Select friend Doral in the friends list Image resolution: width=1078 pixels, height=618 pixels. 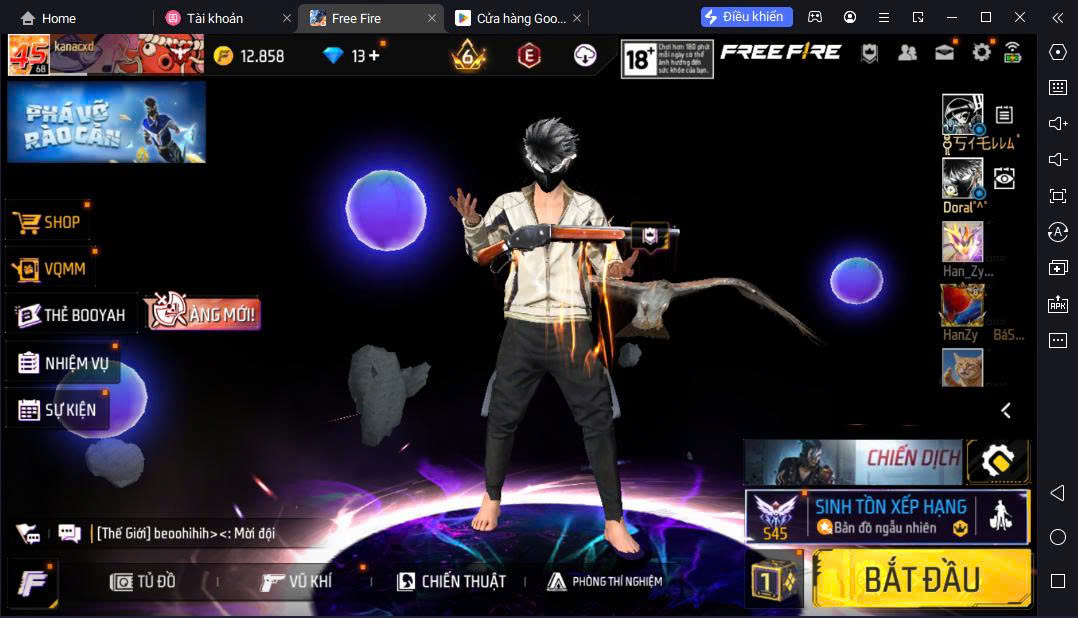click(x=962, y=180)
